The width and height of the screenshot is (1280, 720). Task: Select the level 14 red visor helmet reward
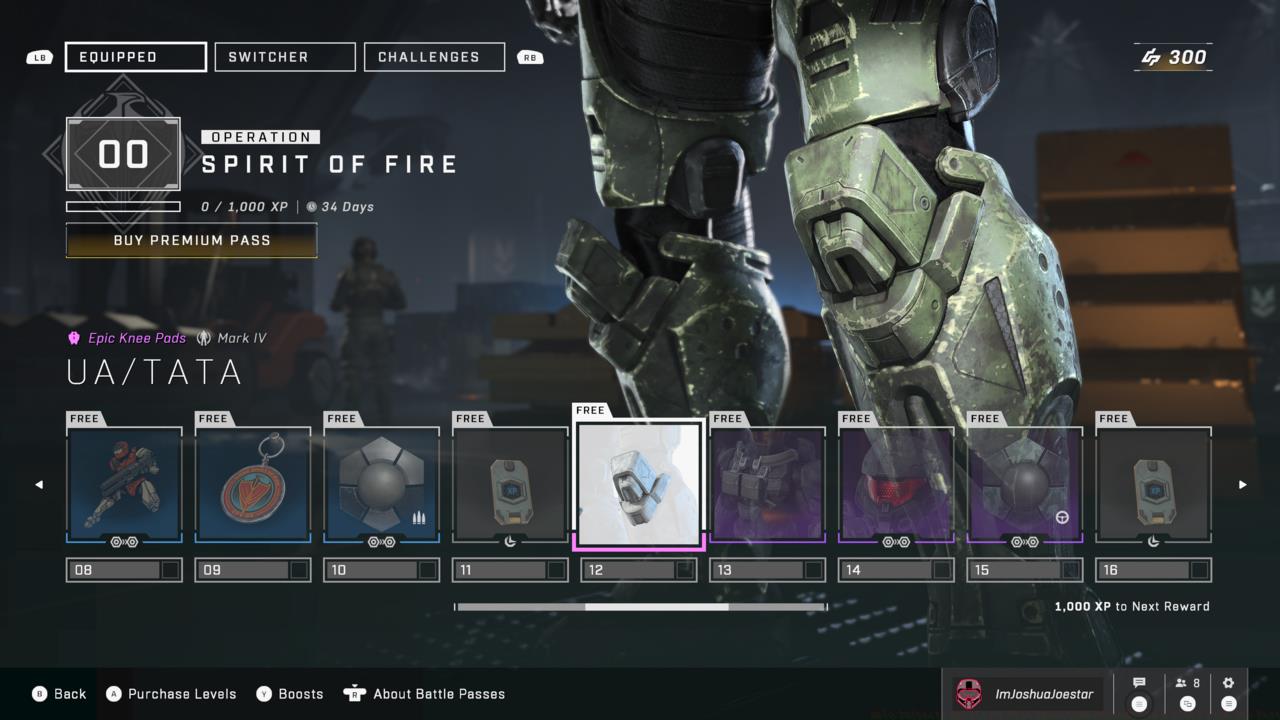tap(896, 485)
